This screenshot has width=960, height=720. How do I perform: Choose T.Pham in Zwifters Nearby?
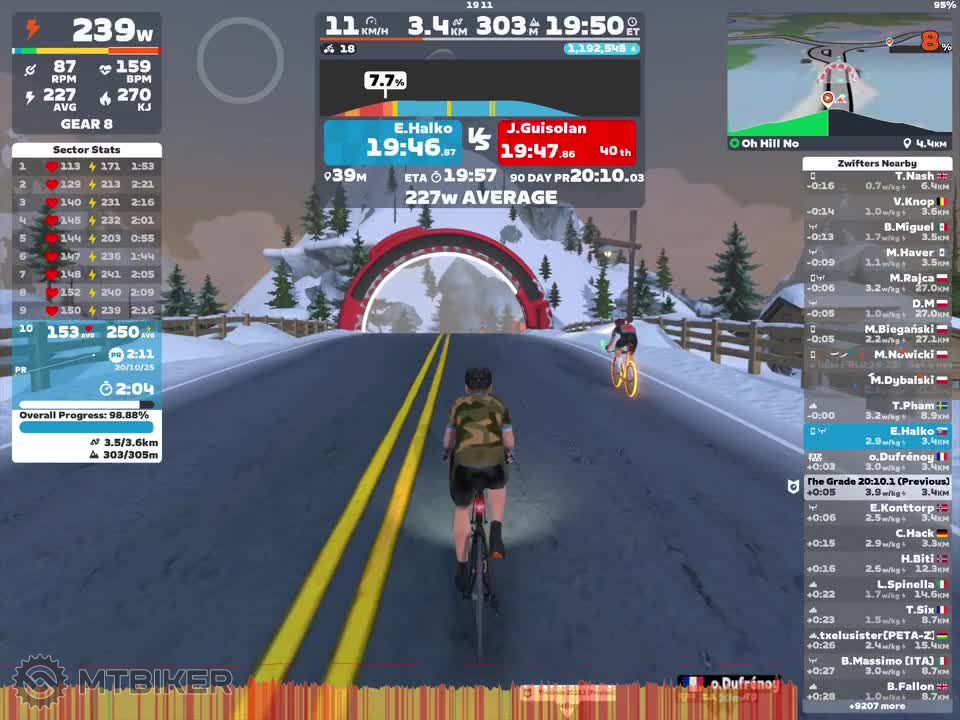[877, 411]
